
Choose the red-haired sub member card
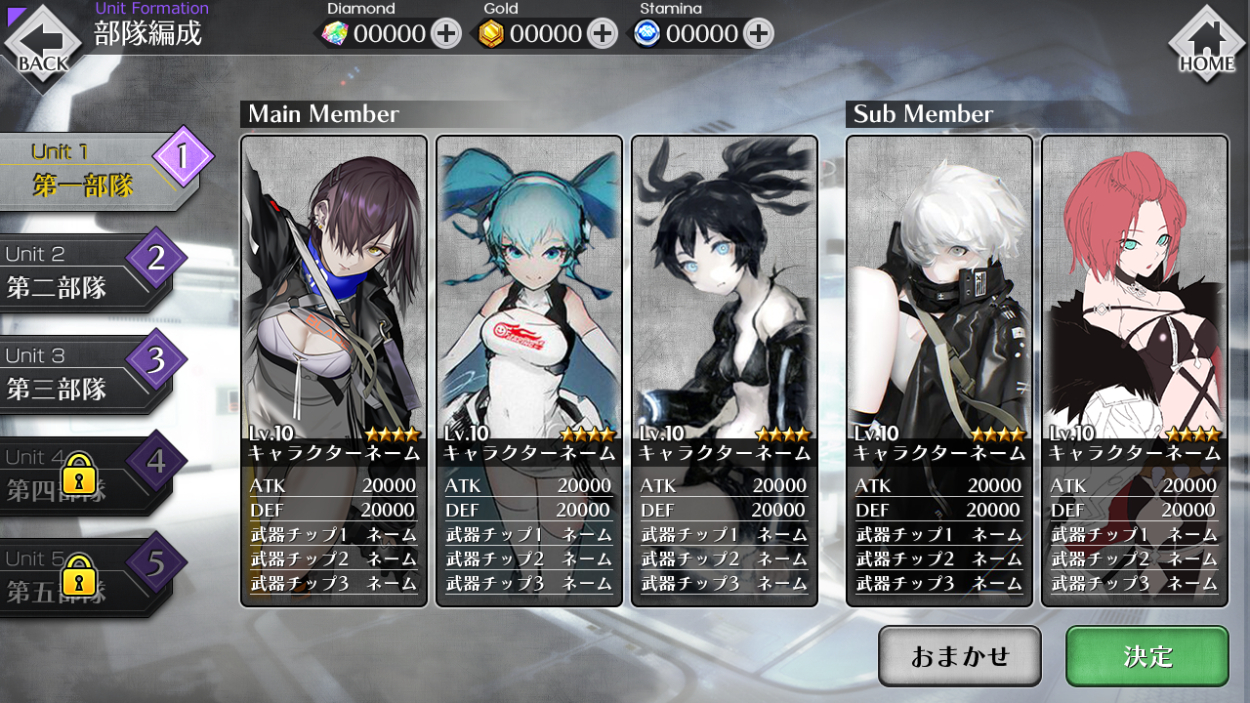click(1134, 370)
